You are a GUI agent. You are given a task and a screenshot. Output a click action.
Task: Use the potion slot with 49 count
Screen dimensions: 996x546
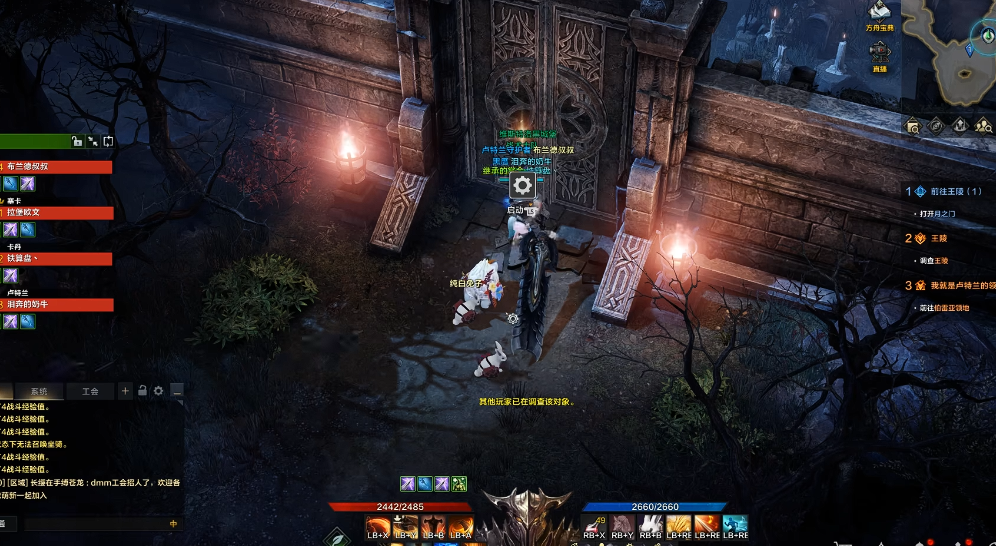click(595, 525)
